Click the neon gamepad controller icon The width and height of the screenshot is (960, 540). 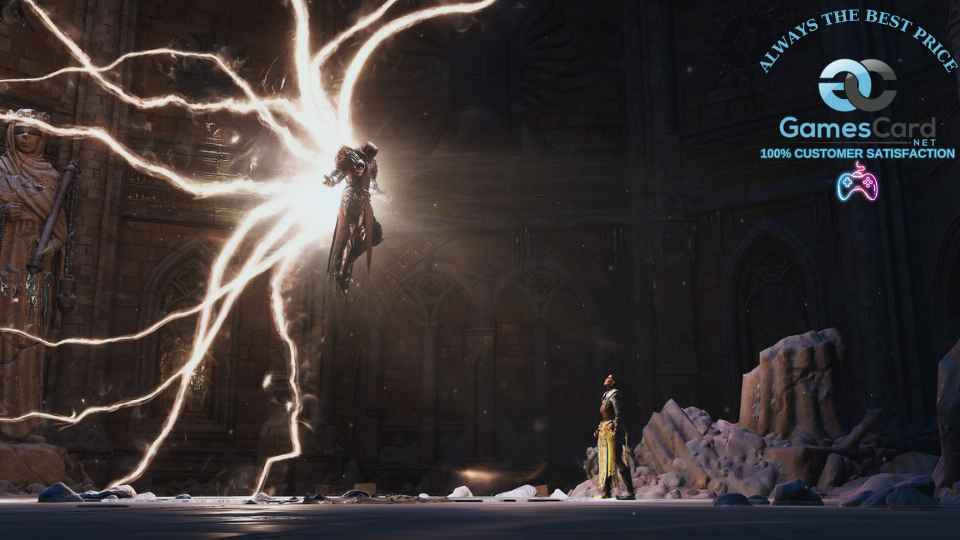tap(856, 182)
